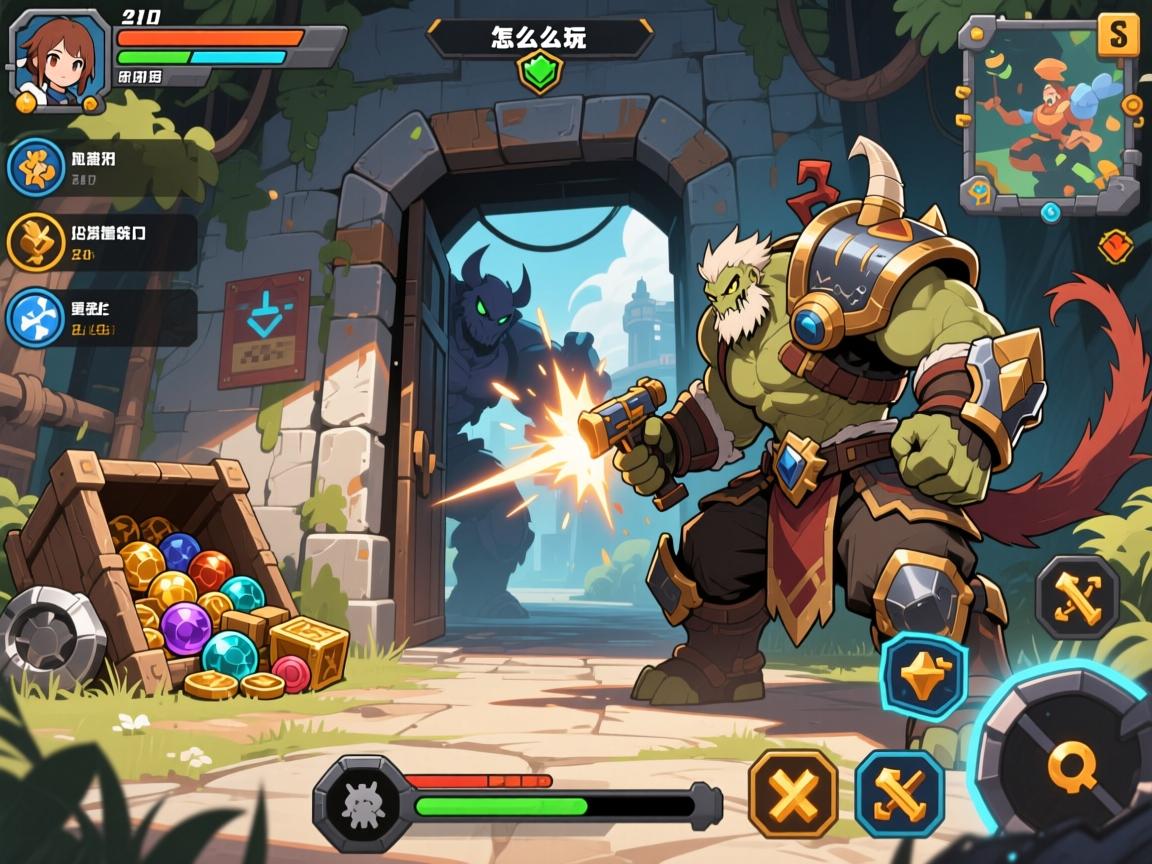Screen dimensions: 1152x864
Task: Click the monster emblem beside the bottom bar
Action: (356, 803)
